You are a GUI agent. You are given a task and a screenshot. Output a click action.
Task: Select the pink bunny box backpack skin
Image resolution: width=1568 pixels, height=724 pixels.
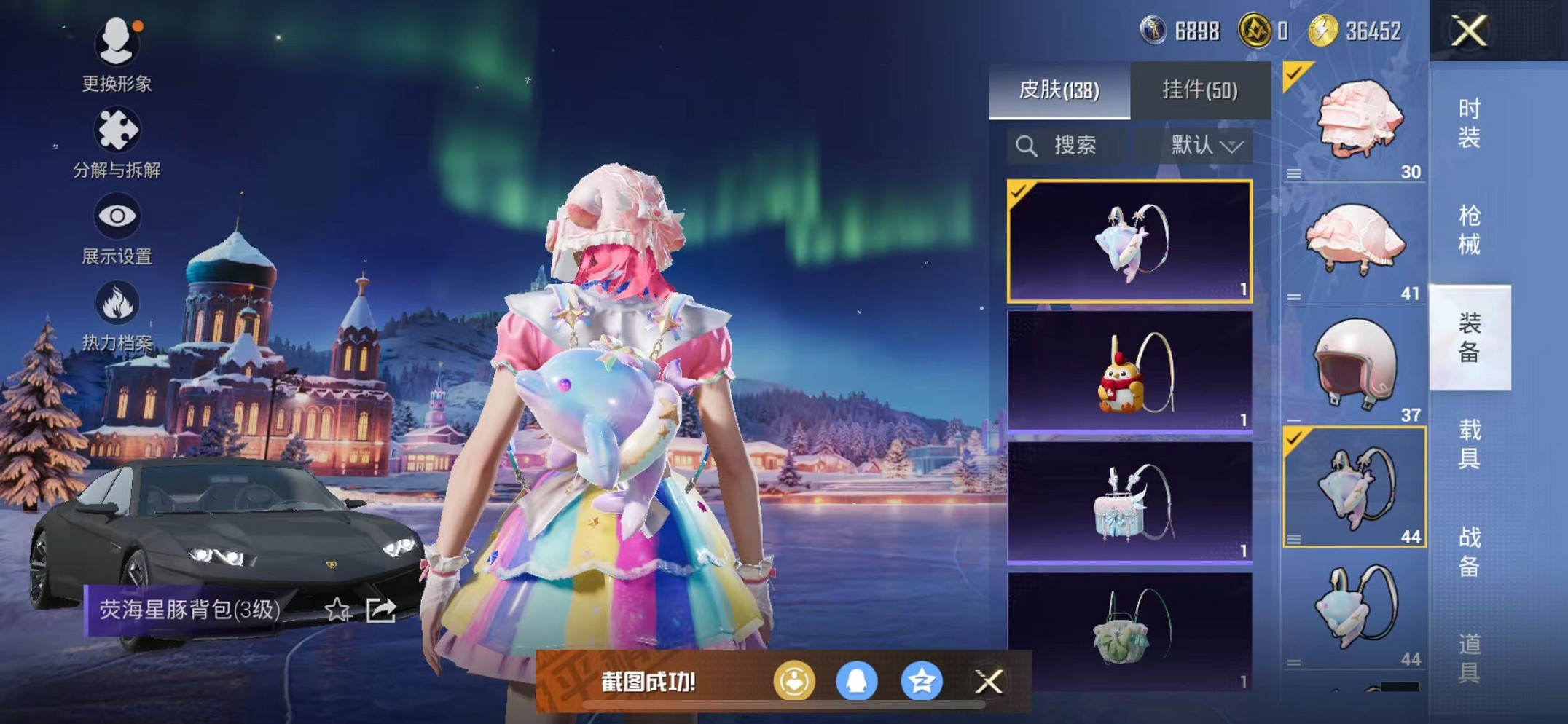click(1129, 503)
